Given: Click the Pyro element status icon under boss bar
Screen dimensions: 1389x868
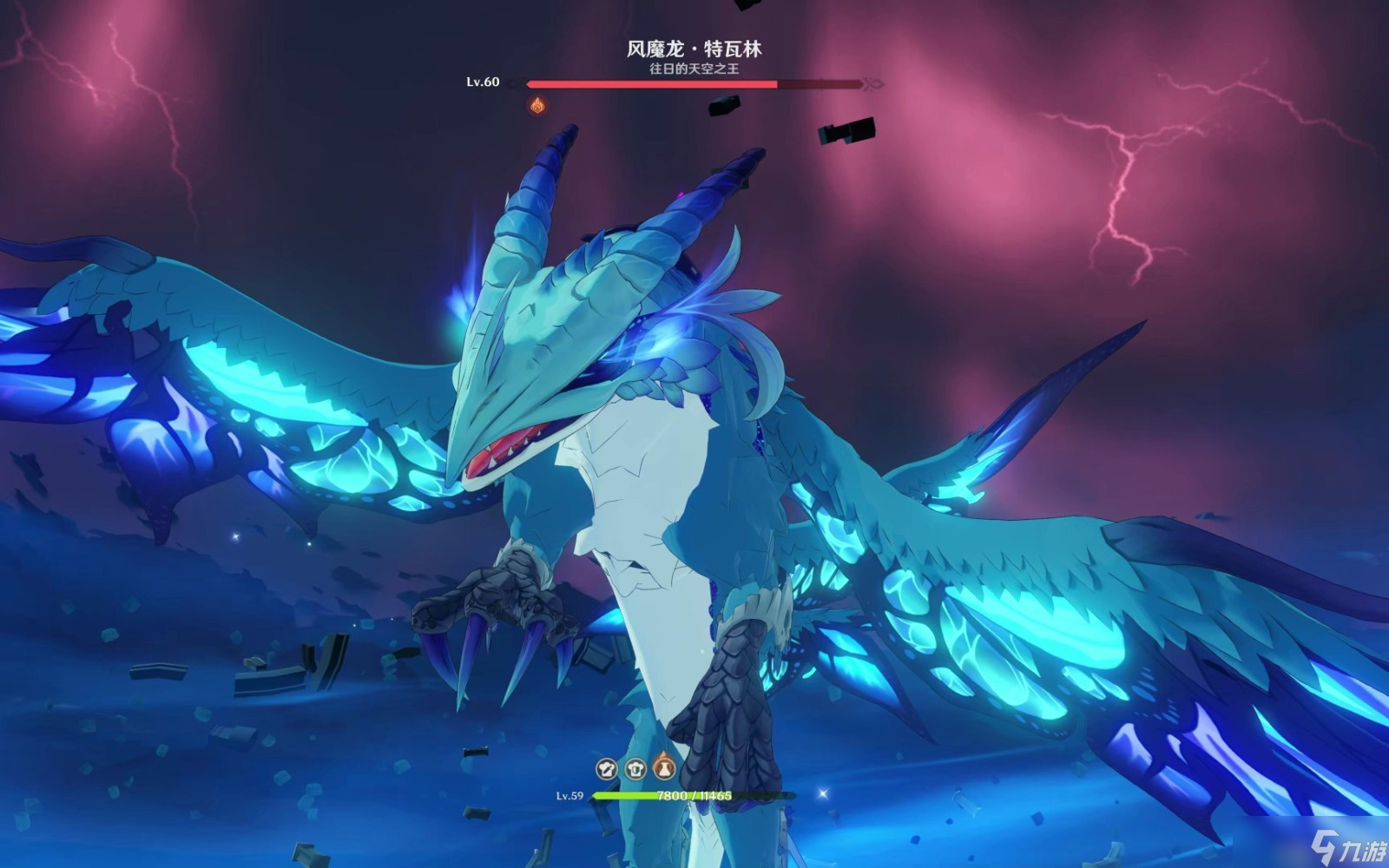Looking at the screenshot, I should pos(537,106).
